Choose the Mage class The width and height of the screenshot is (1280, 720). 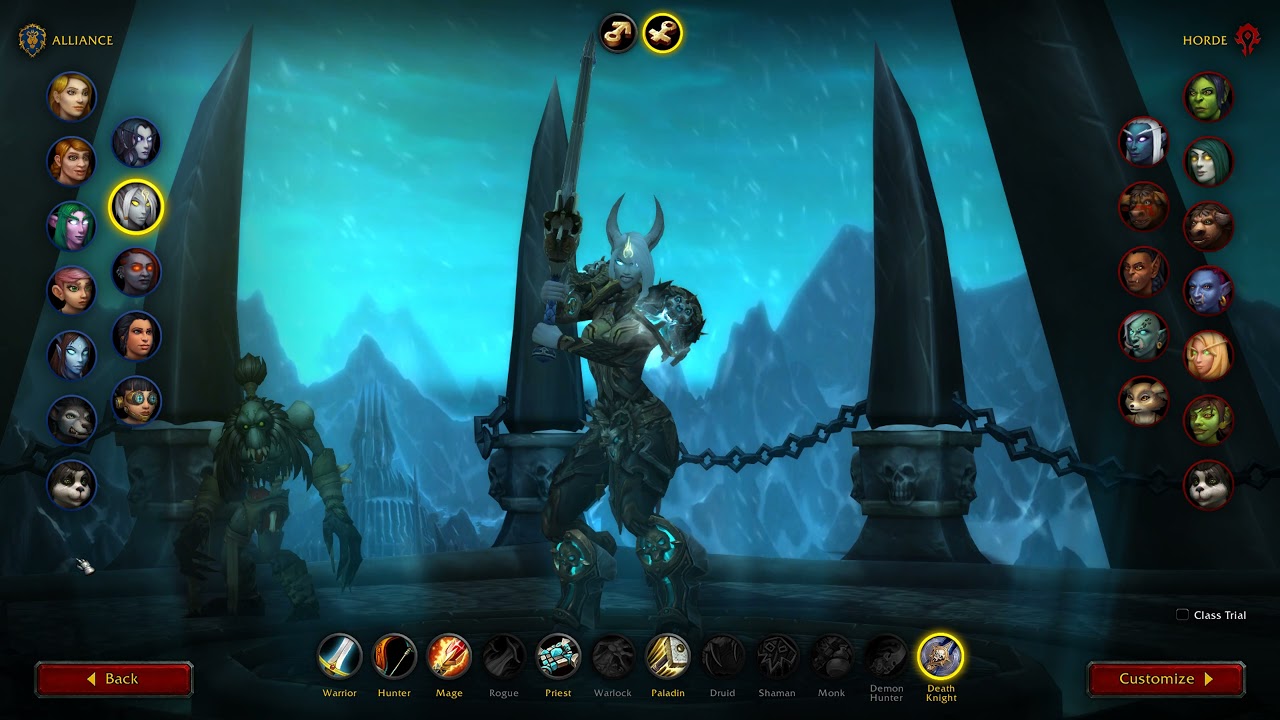(x=448, y=658)
